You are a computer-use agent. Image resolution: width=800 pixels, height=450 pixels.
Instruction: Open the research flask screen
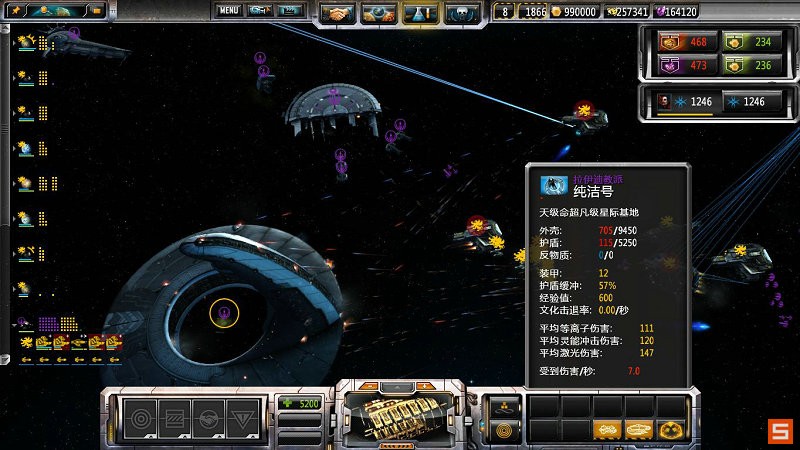coord(421,13)
